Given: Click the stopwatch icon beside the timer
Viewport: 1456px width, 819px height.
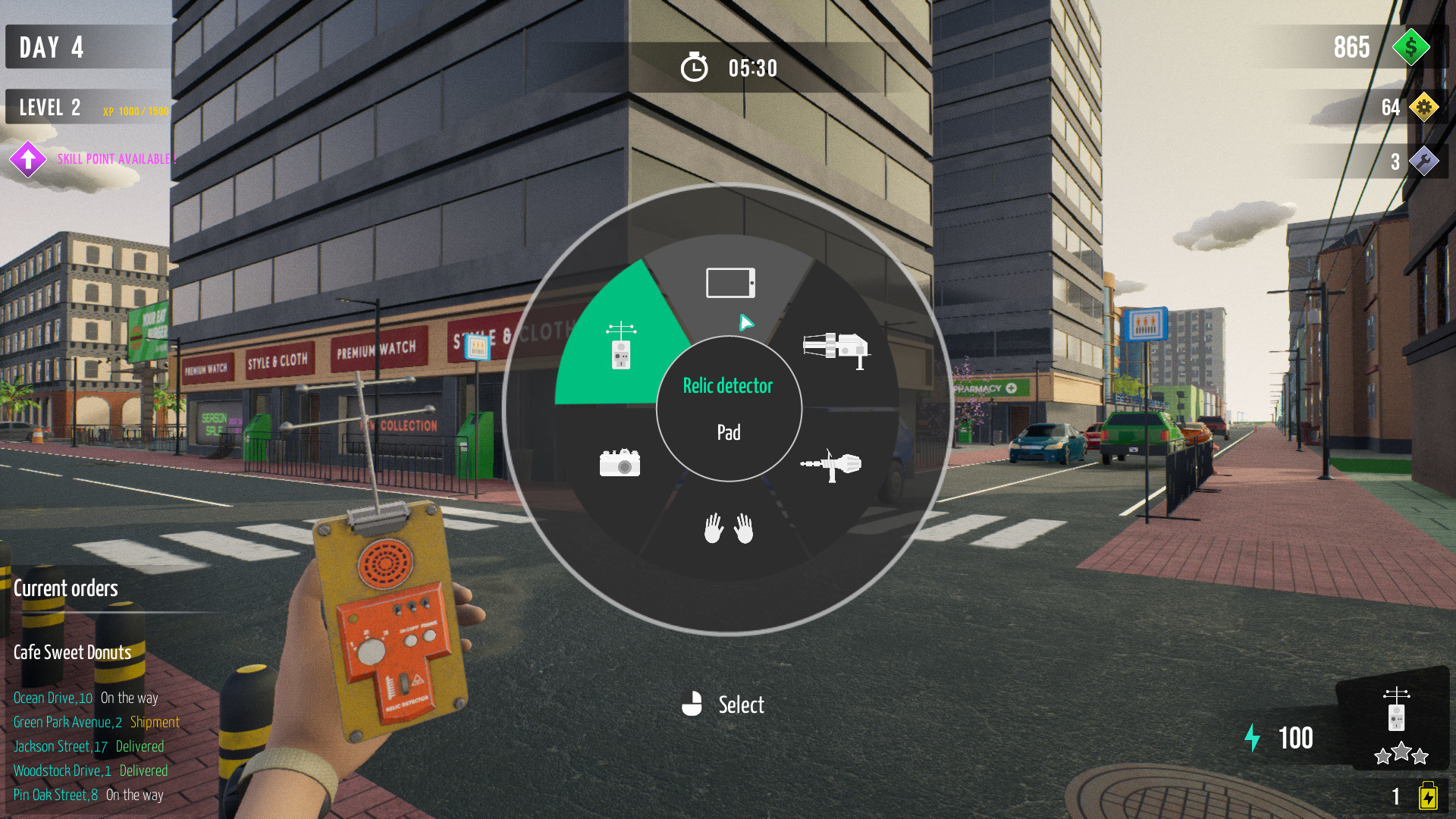Looking at the screenshot, I should (x=695, y=67).
